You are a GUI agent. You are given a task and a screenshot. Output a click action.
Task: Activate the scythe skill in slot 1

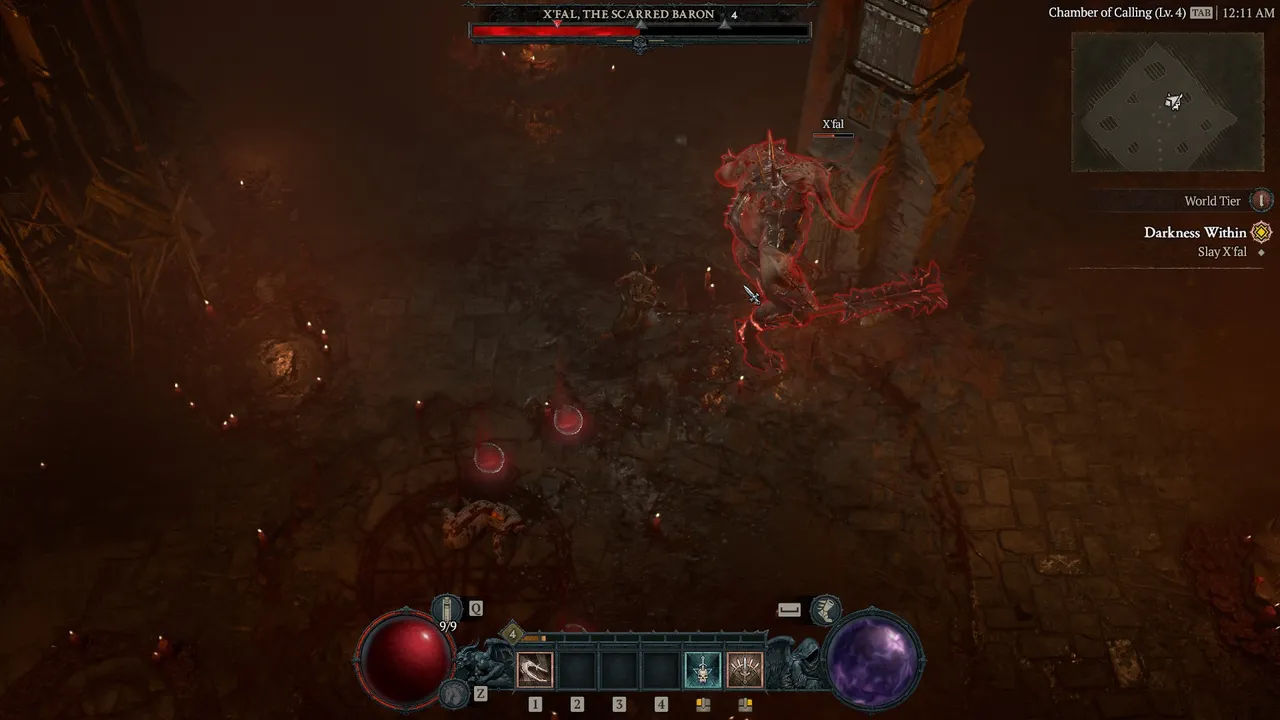coord(535,669)
